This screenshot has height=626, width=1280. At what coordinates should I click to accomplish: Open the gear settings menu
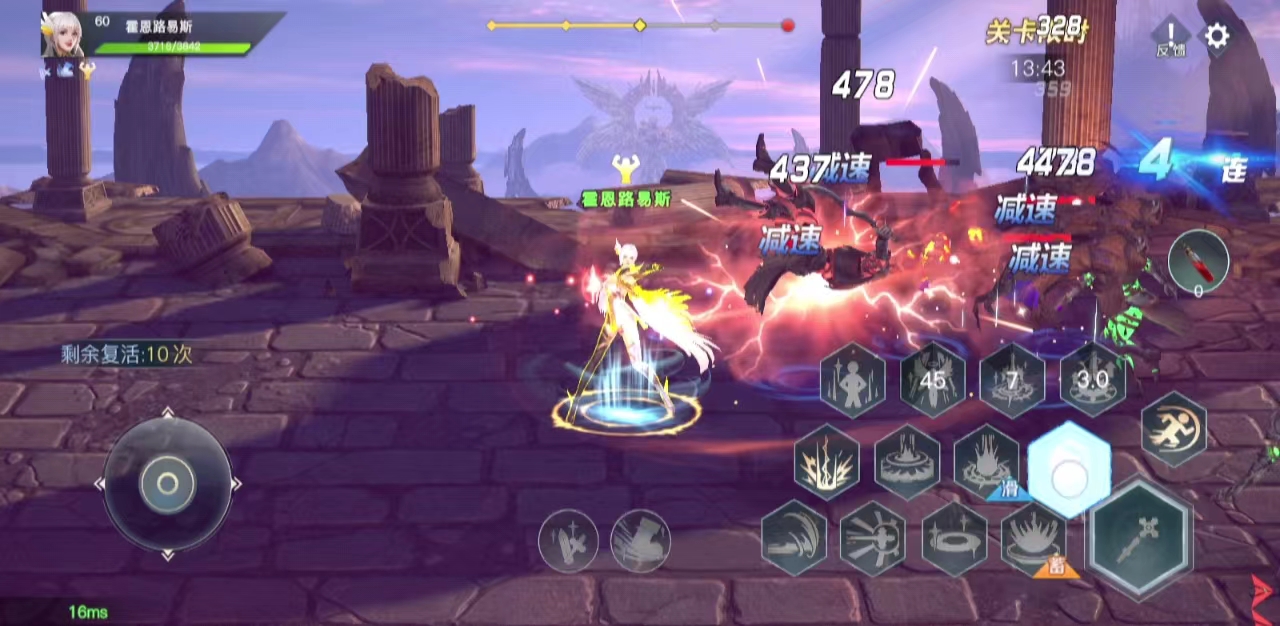point(1216,37)
